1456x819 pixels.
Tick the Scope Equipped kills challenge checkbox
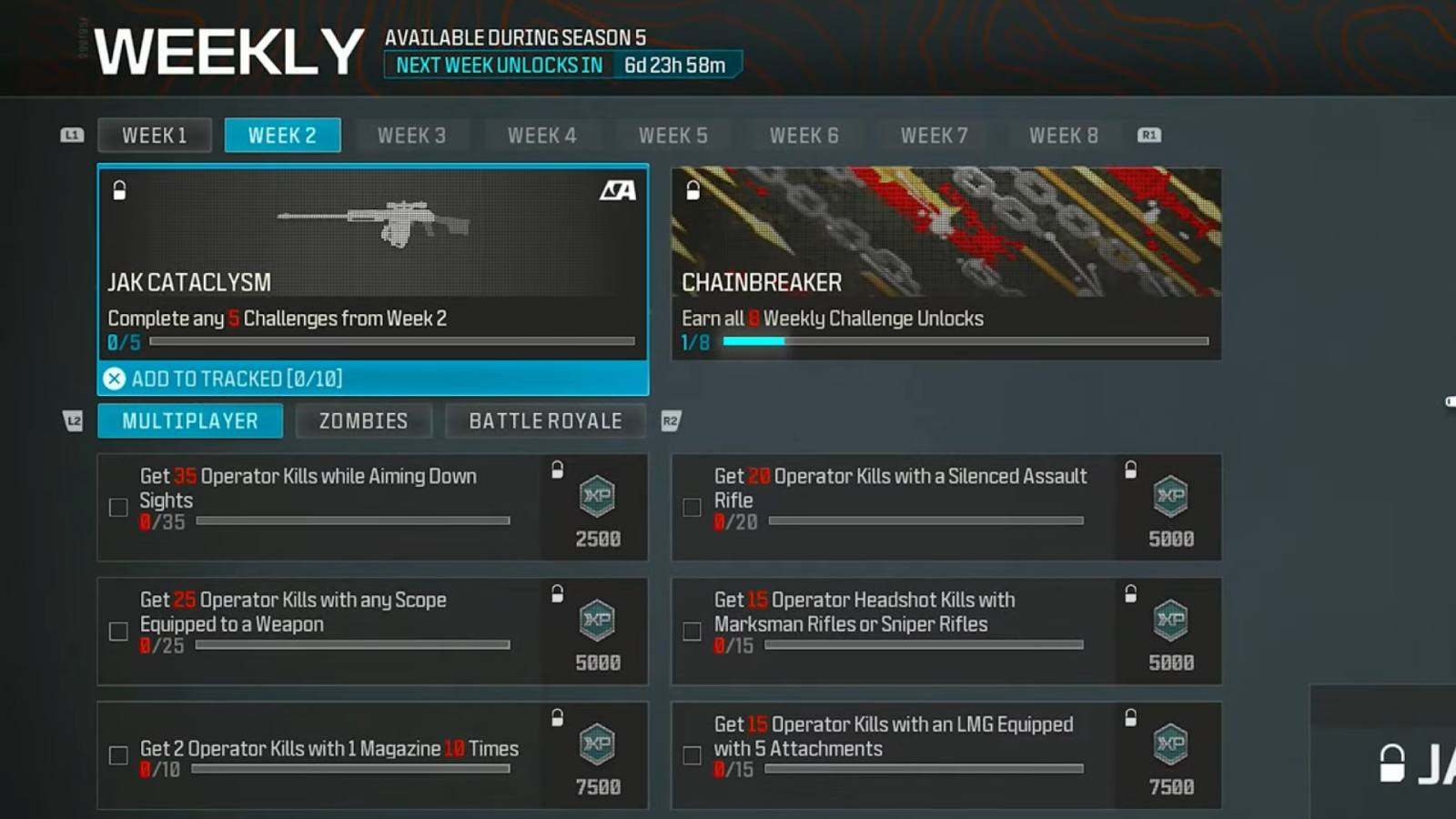(118, 631)
